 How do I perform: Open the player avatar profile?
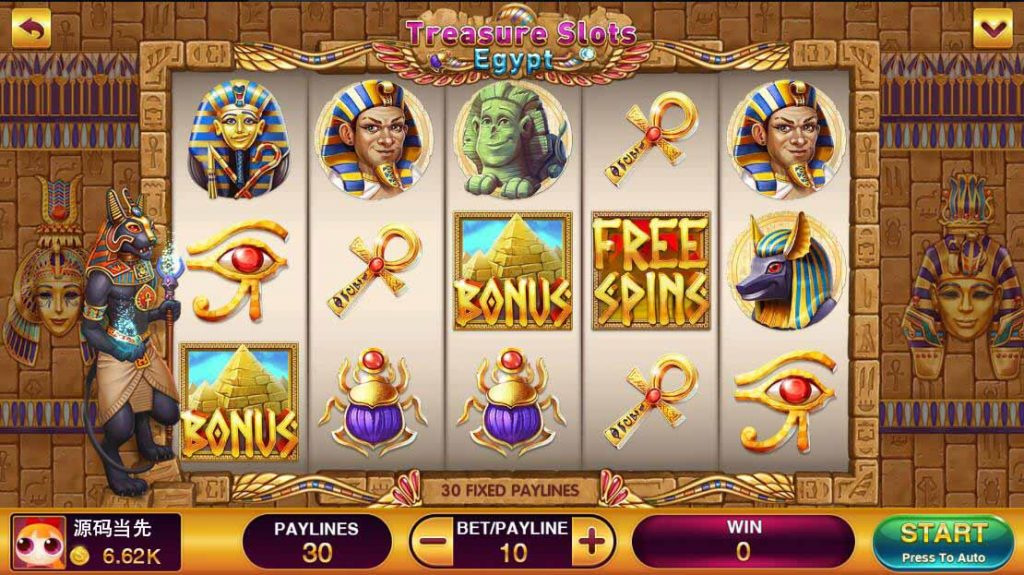click(40, 543)
